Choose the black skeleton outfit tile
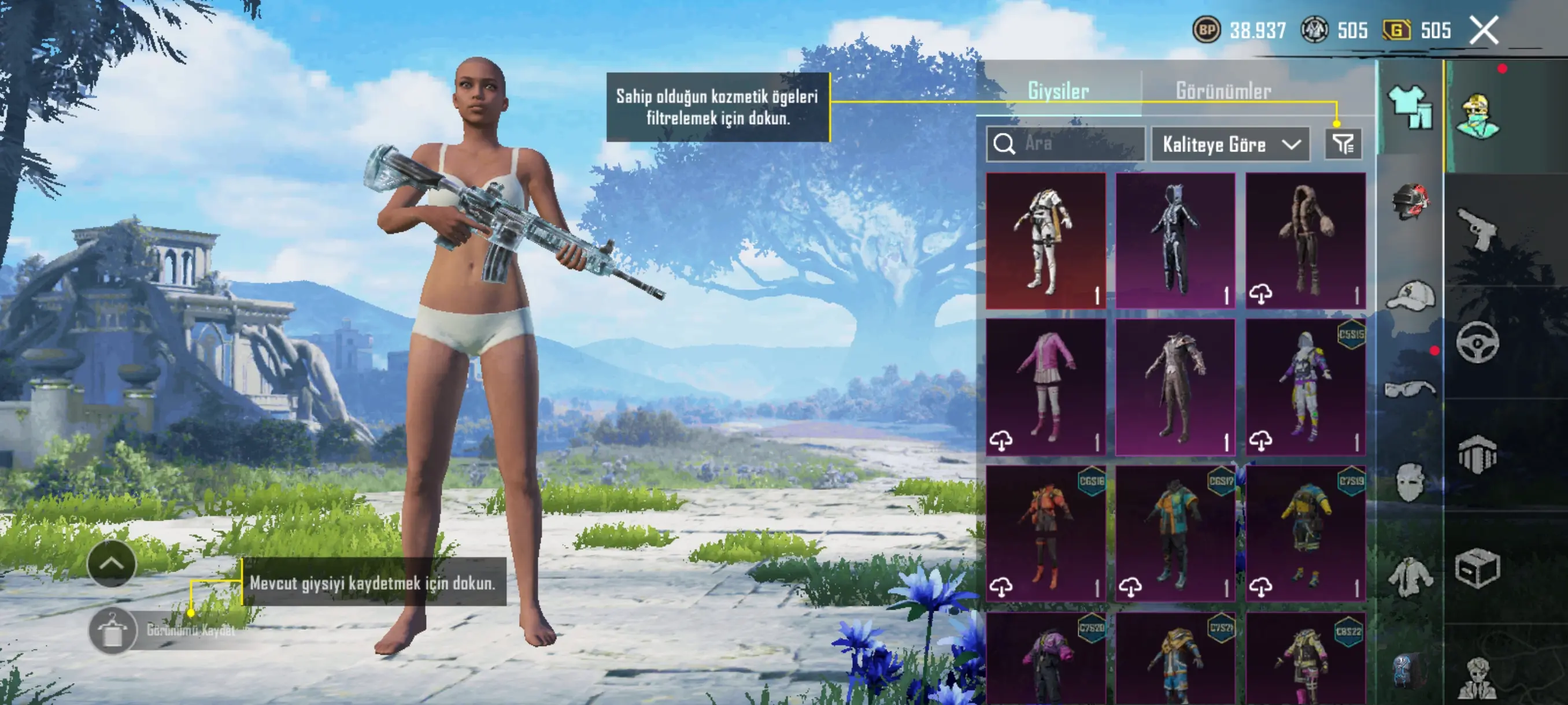Image resolution: width=1568 pixels, height=705 pixels. click(1175, 240)
